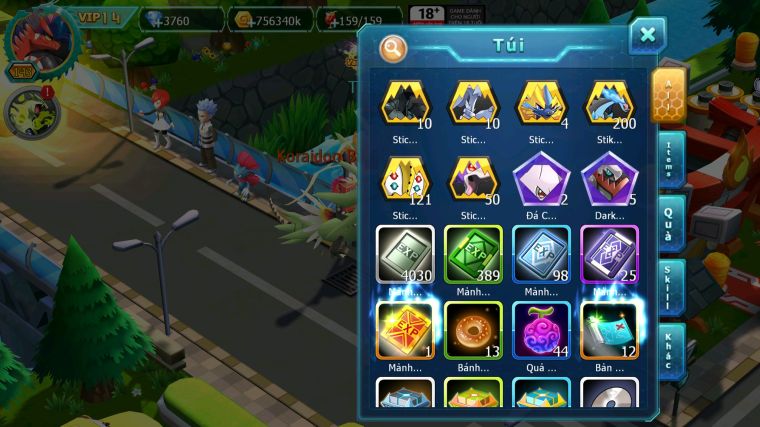Choose the sticker with quantity 50
Screen dimensions: 760x427
473,180
